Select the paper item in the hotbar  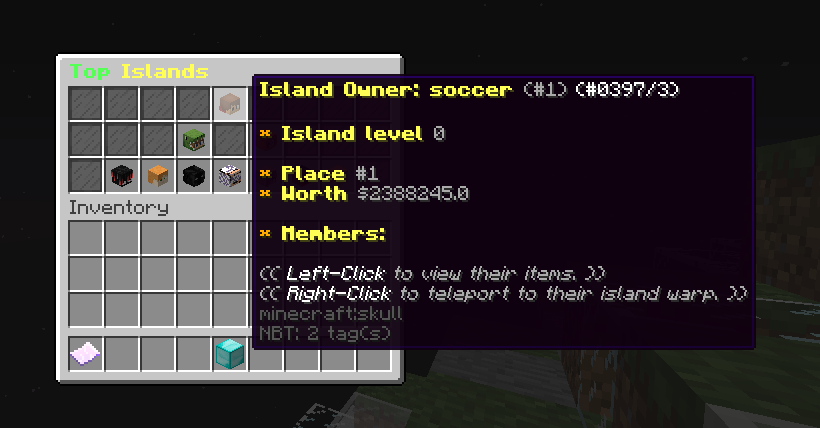point(85,354)
